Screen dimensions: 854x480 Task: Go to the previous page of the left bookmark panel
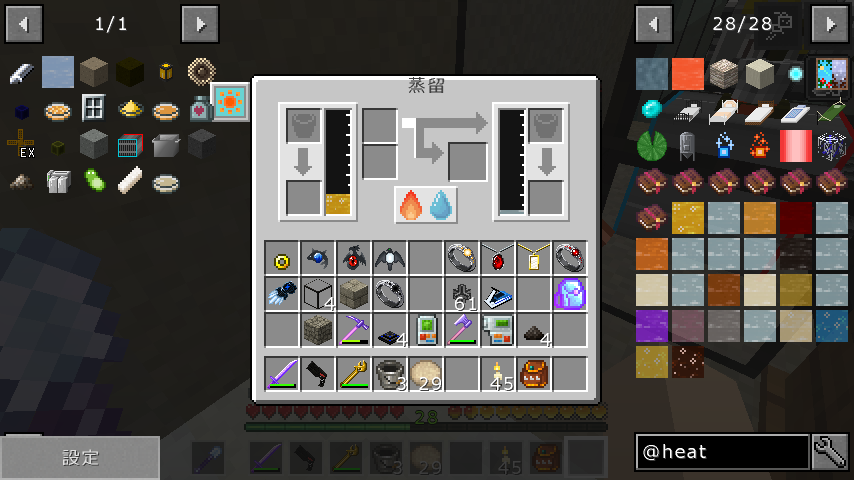[24, 22]
